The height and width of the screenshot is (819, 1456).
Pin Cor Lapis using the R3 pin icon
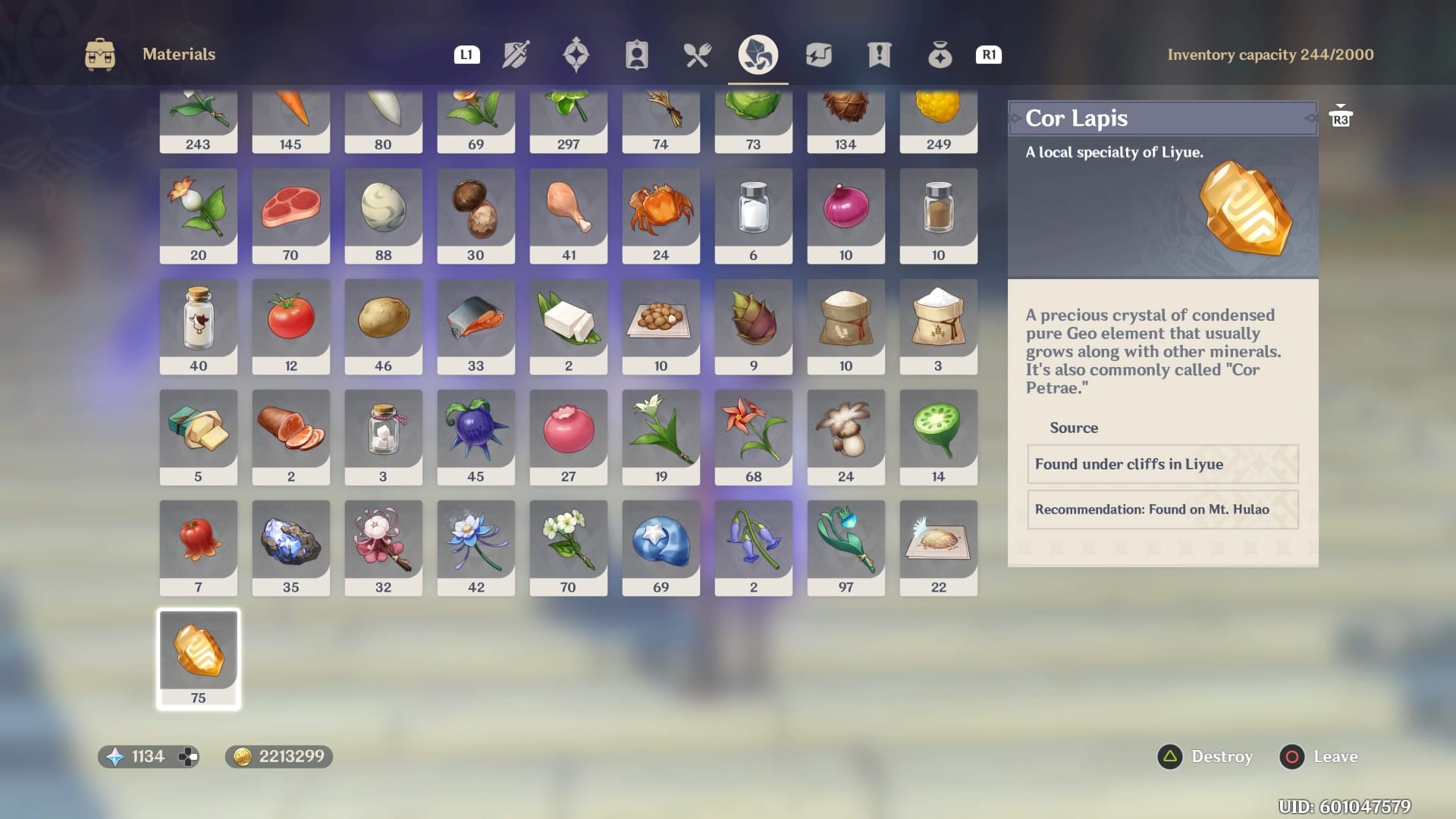pyautogui.click(x=1341, y=117)
